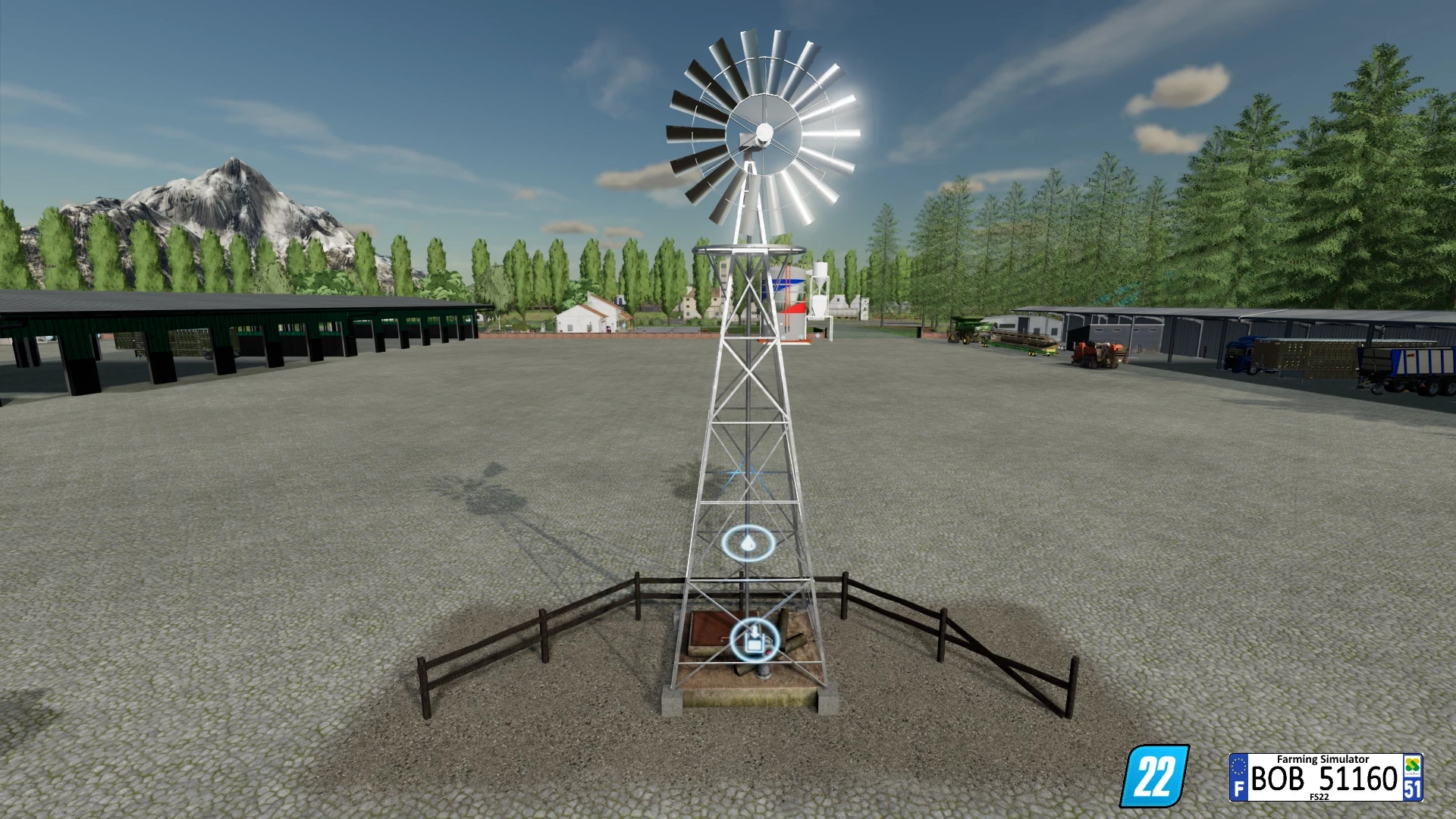Click the BOB 51160 license plate number
The height and width of the screenshot is (819, 1456).
tap(1323, 779)
